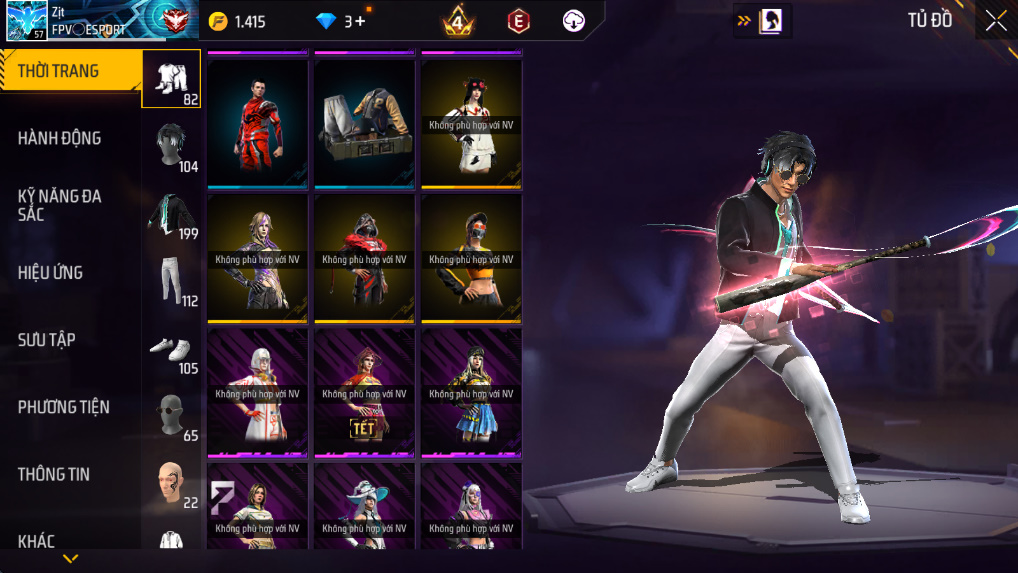This screenshot has height=573, width=1018.
Task: Select the THỜI TRANG category tab
Action: [68, 71]
